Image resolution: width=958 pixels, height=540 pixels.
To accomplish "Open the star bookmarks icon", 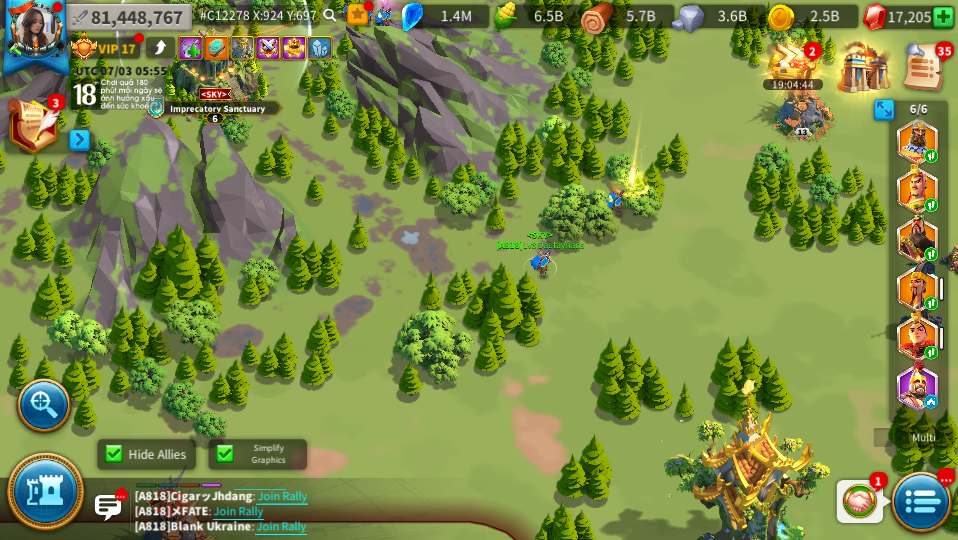I will (x=357, y=15).
